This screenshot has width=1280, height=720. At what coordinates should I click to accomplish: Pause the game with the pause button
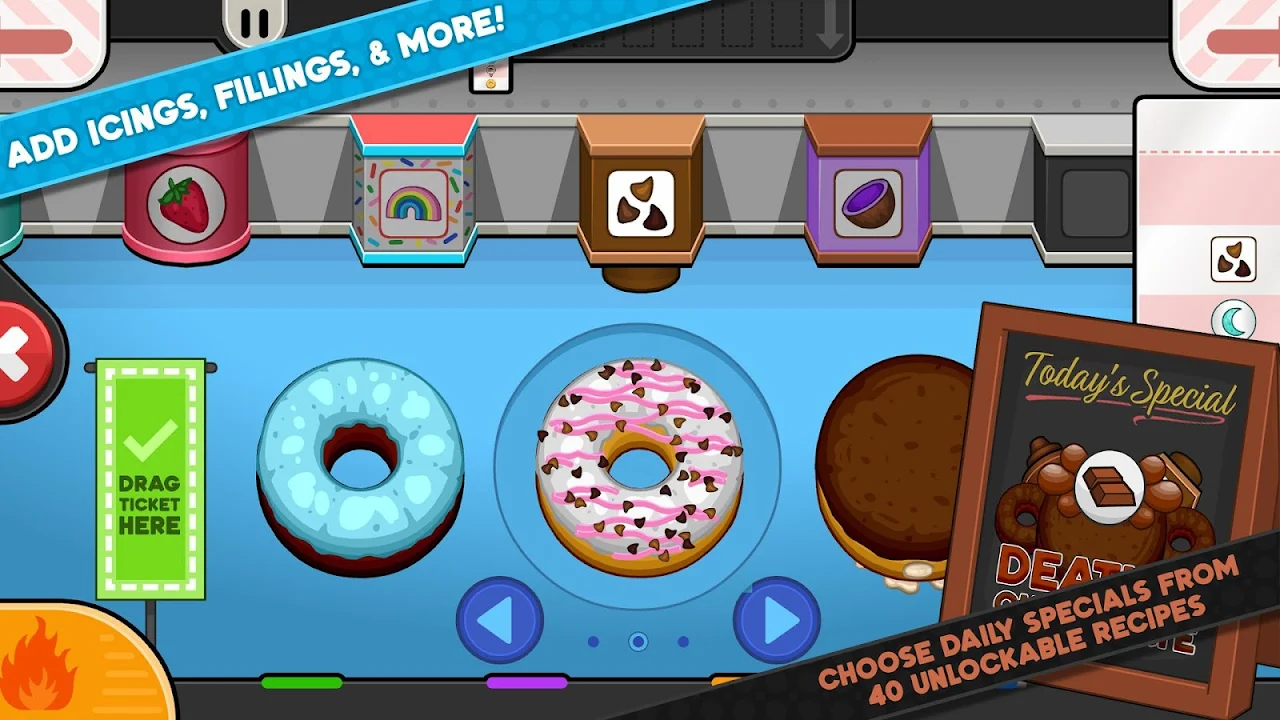point(253,22)
